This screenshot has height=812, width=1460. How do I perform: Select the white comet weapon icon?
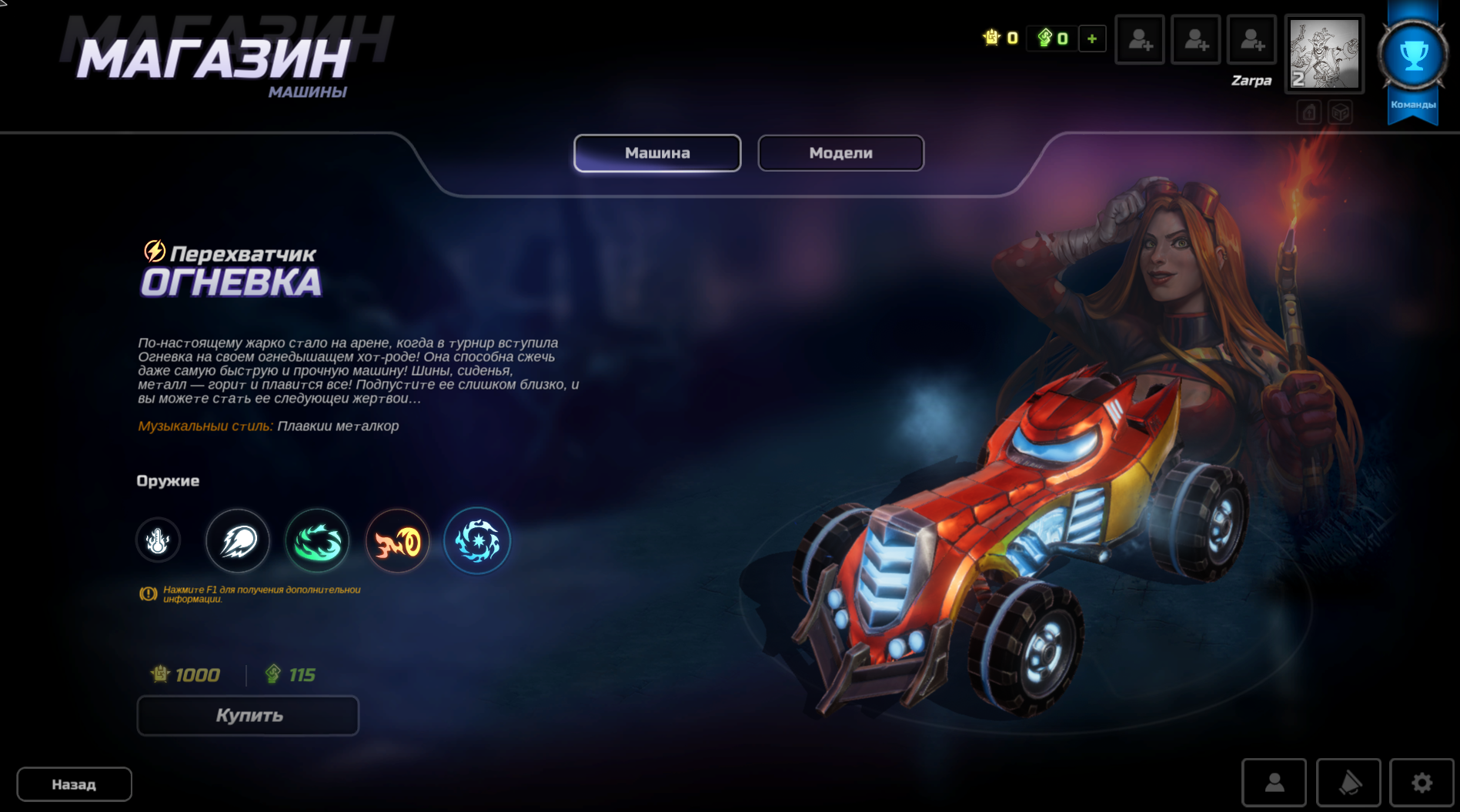pyautogui.click(x=238, y=541)
